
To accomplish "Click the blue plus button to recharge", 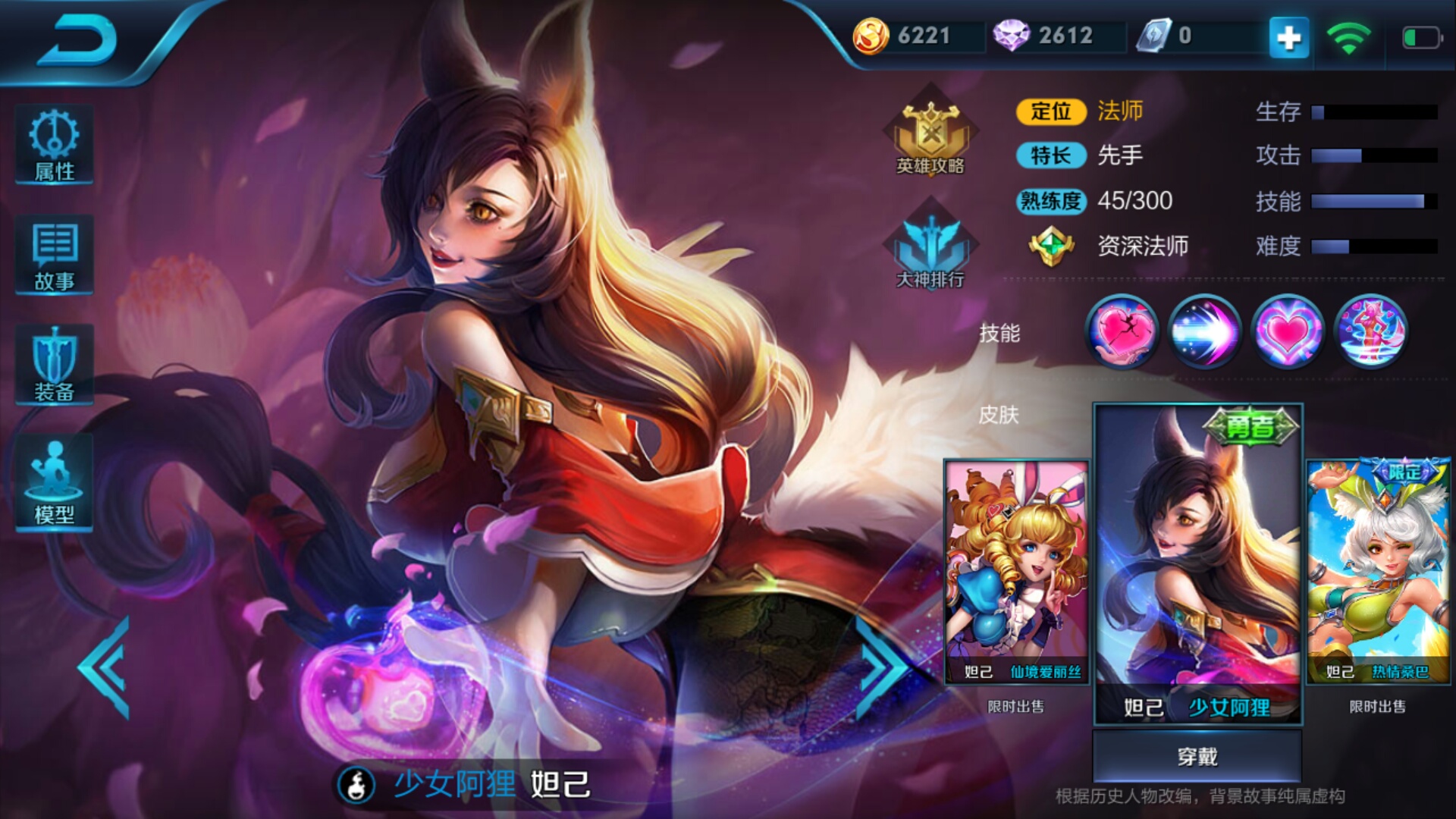I will pyautogui.click(x=1288, y=37).
